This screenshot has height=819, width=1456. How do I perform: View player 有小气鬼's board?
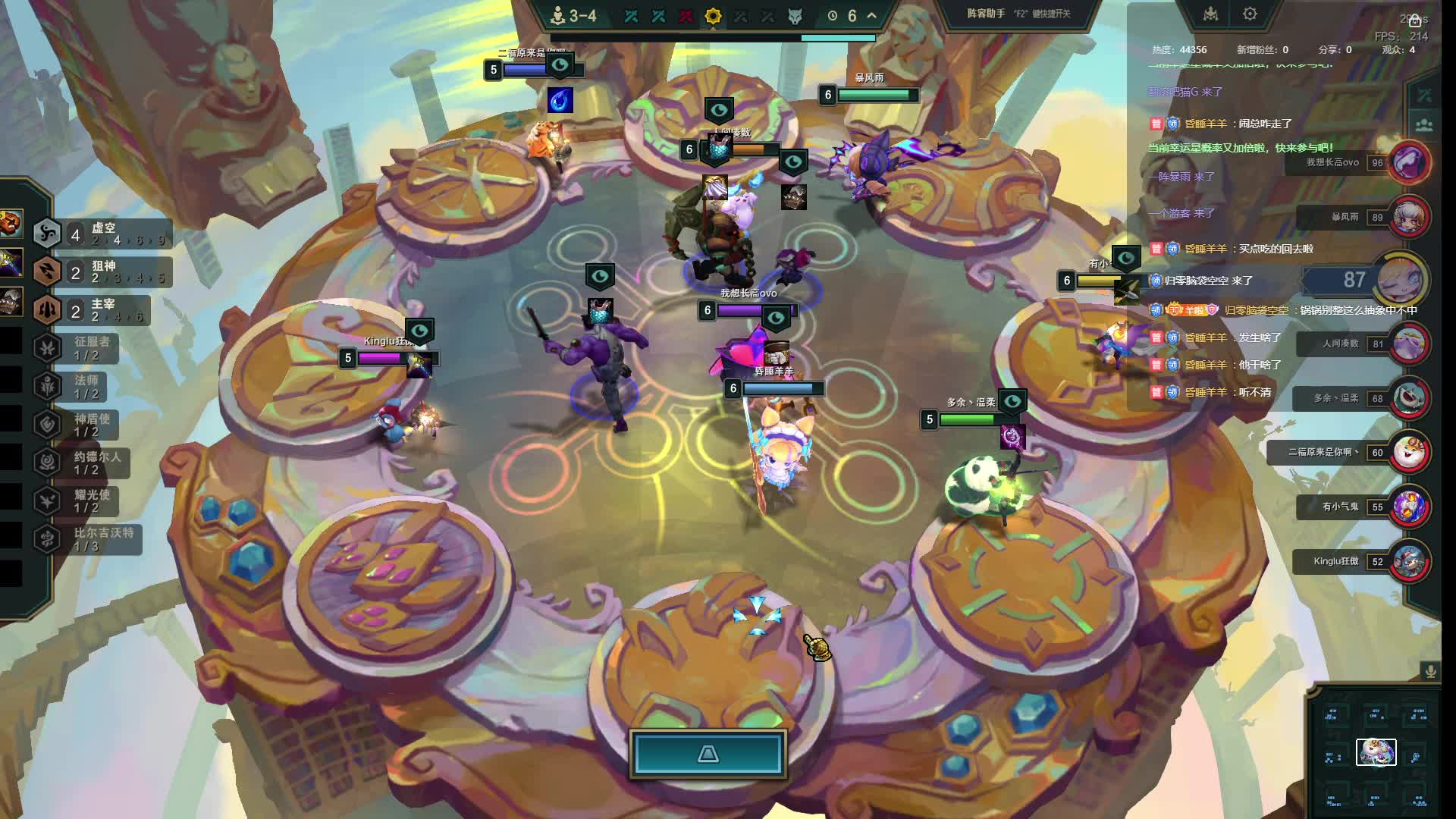coord(1408,507)
